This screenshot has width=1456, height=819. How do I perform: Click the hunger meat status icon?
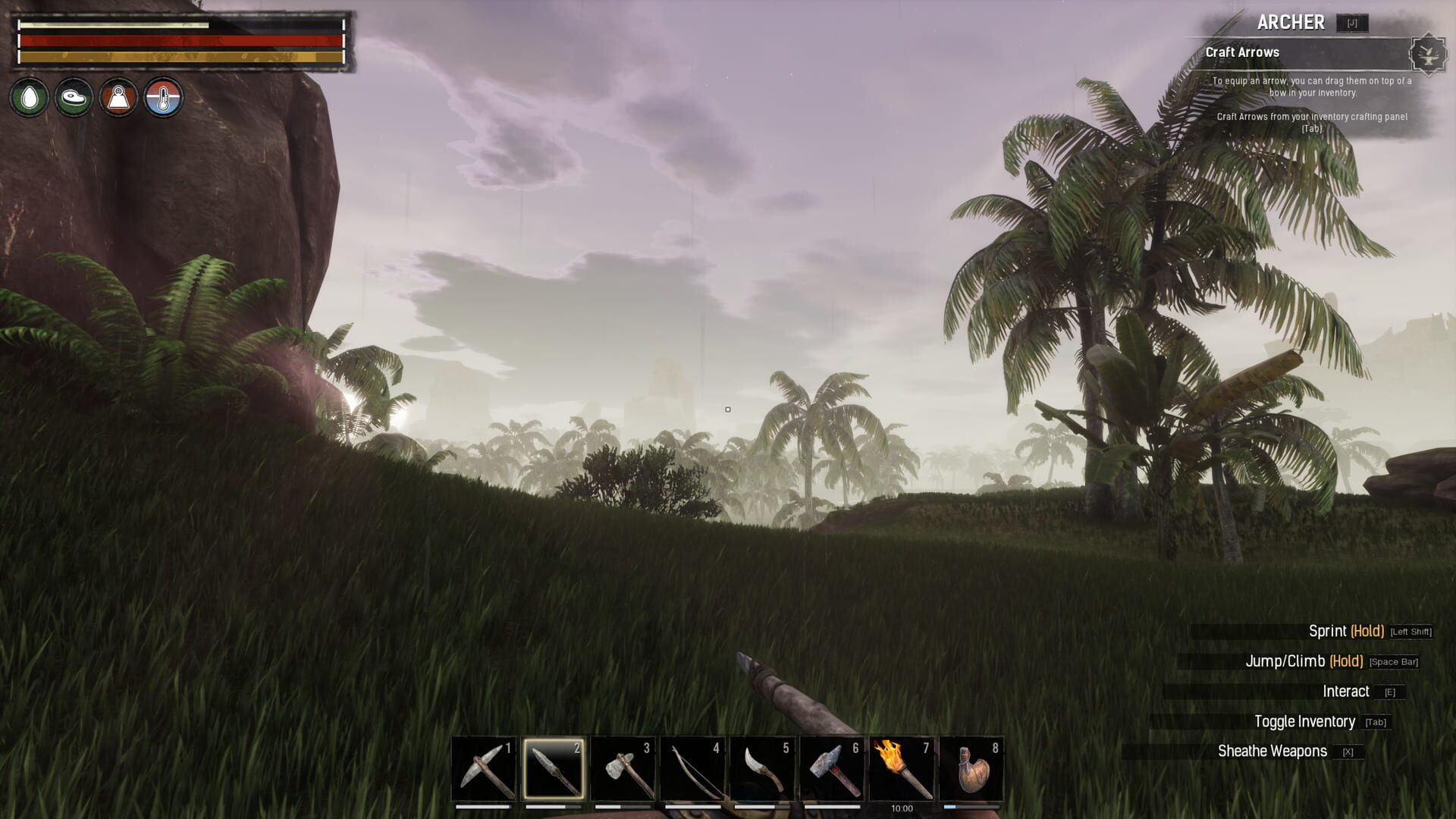click(74, 98)
